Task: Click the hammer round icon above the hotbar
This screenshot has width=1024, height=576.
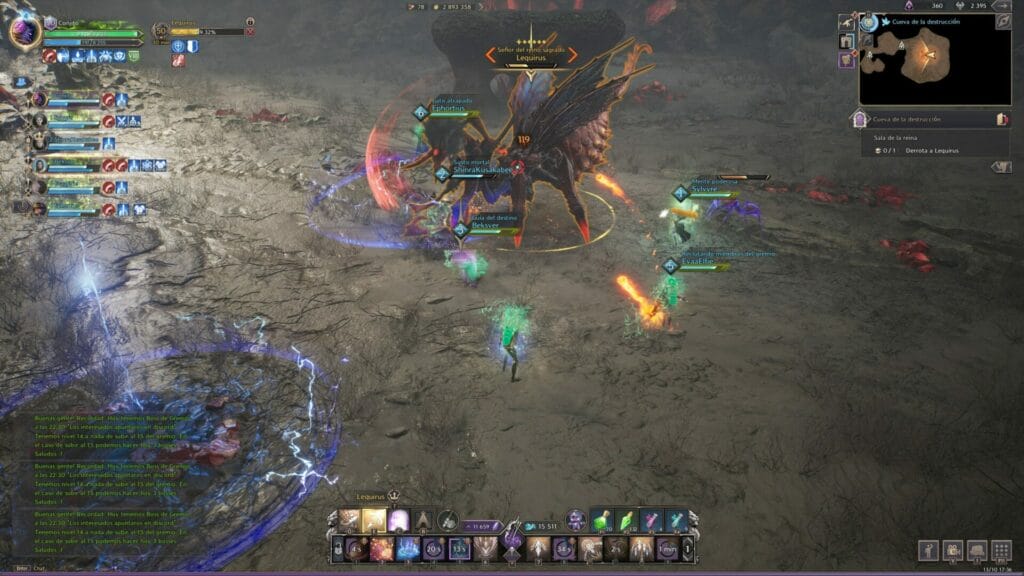Action: [448, 519]
